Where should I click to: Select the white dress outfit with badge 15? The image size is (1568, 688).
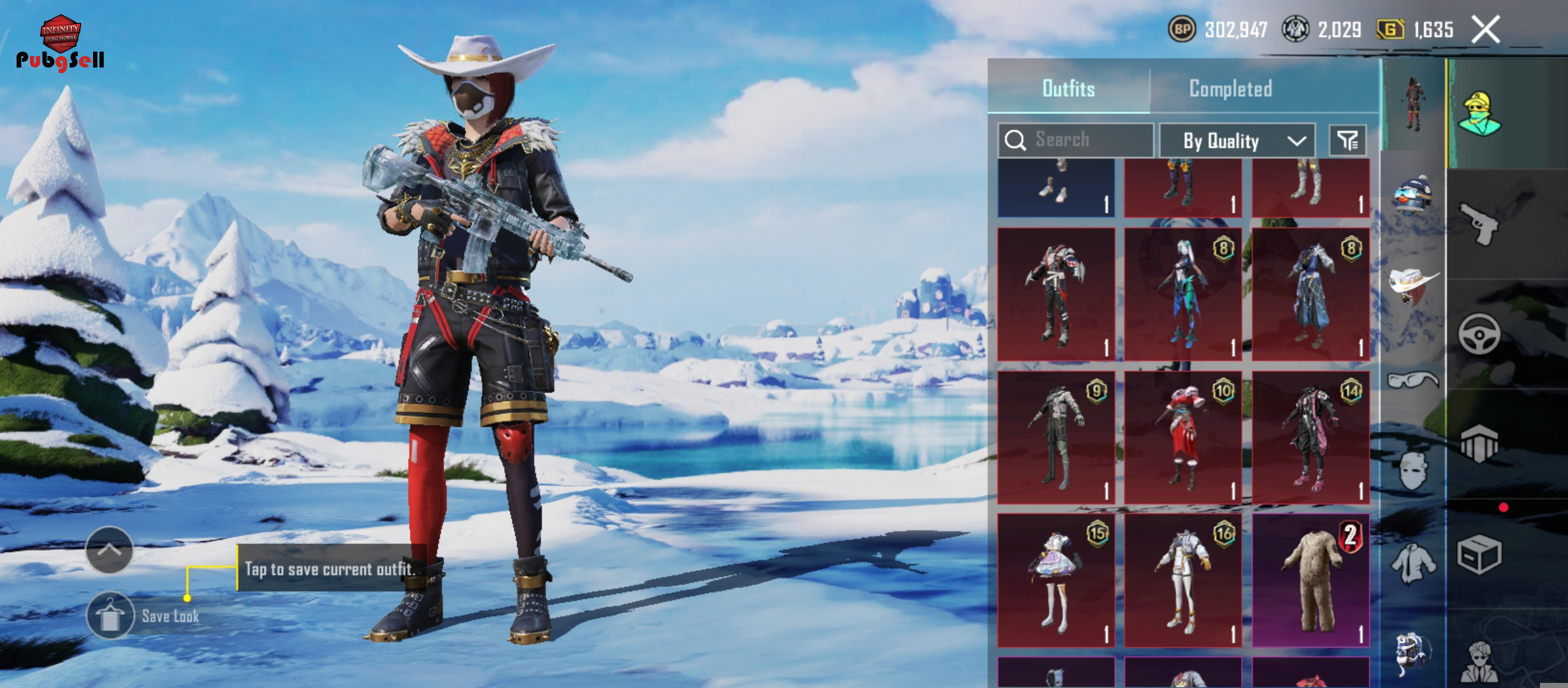(x=1056, y=580)
